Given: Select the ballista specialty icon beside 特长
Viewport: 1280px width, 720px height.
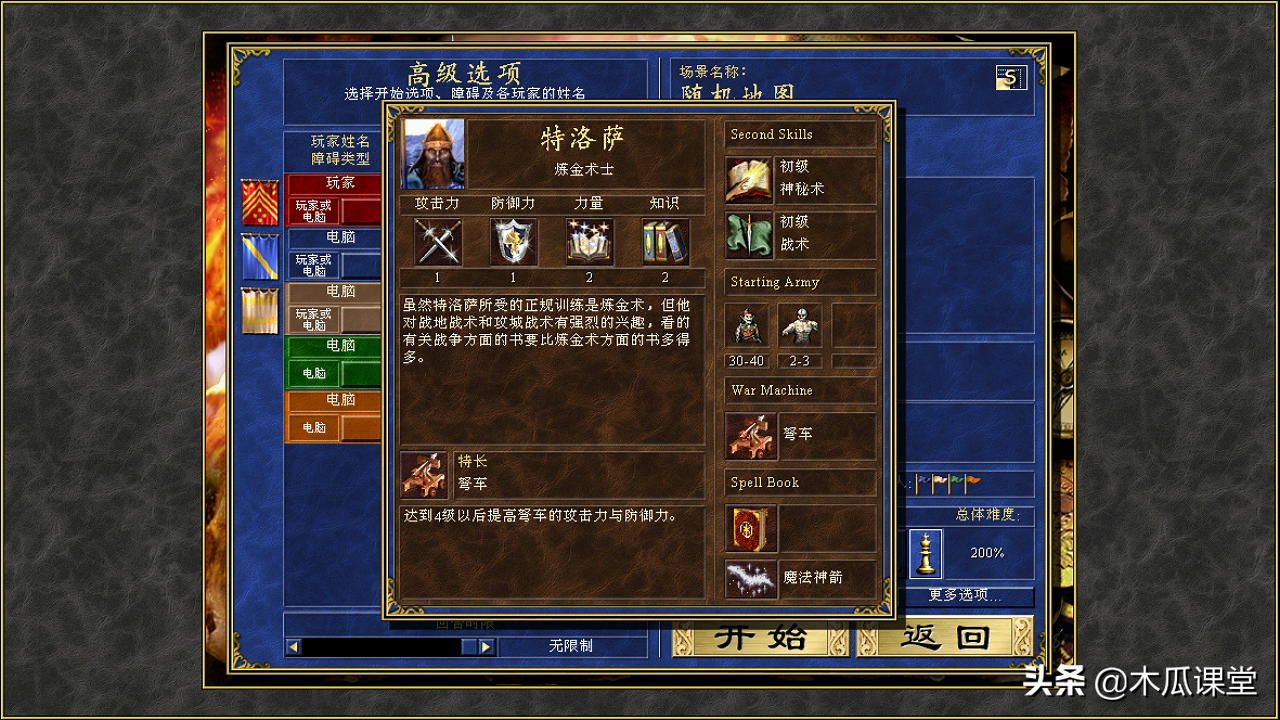Looking at the screenshot, I should point(425,479).
